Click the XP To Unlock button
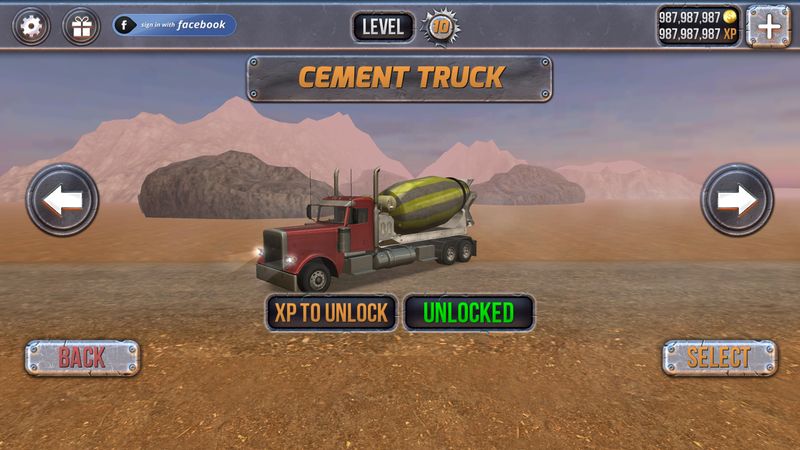800x450 pixels. click(x=331, y=313)
